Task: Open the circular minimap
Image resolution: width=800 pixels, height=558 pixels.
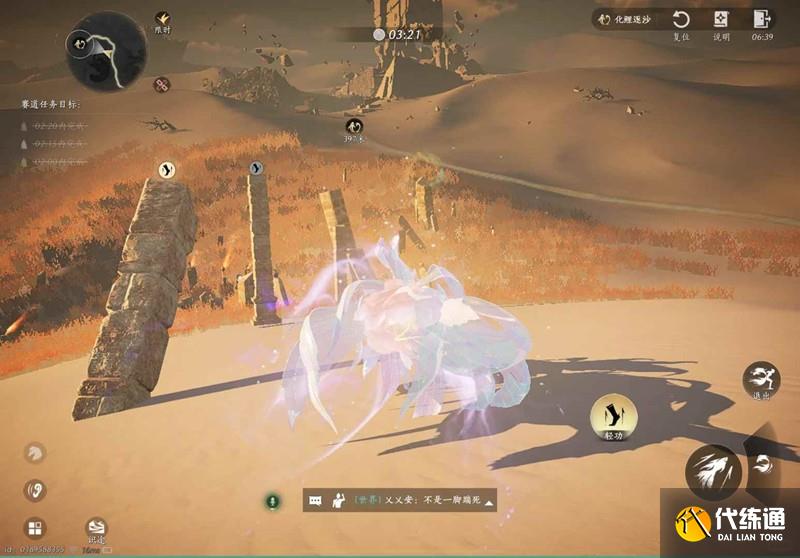Action: point(105,51)
